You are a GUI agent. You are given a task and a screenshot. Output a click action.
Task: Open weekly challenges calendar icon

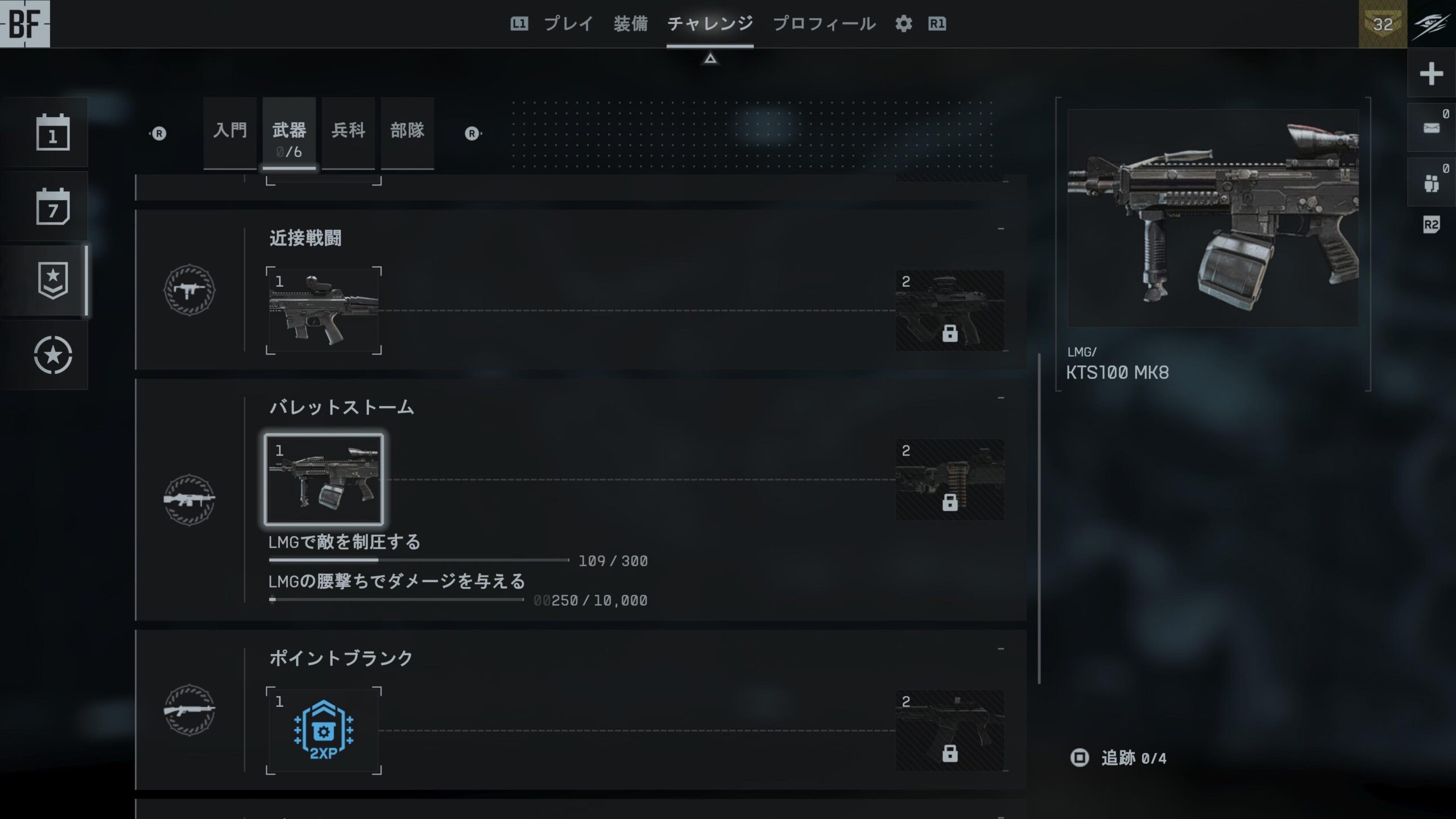53,207
